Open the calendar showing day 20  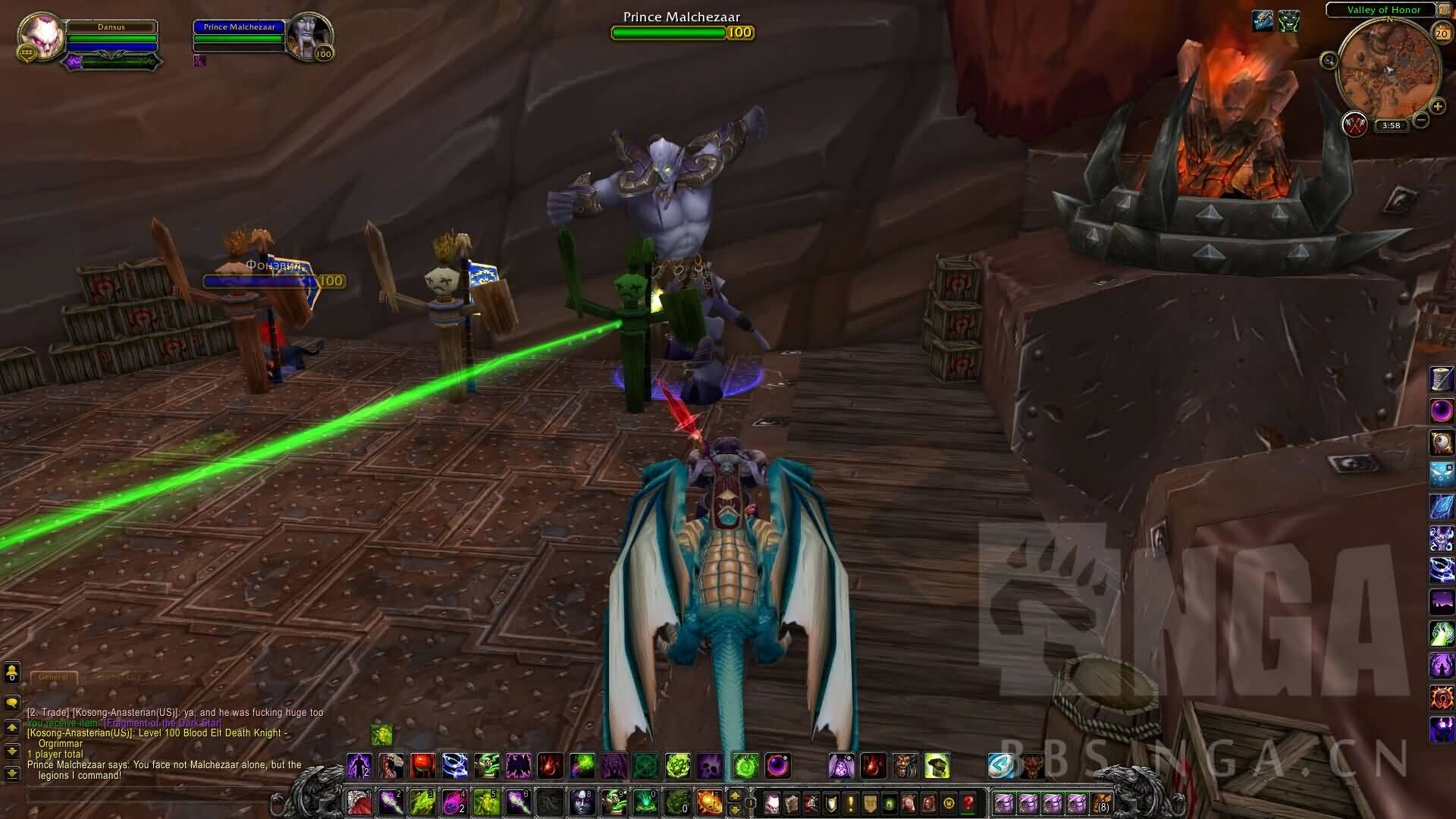(x=1441, y=33)
